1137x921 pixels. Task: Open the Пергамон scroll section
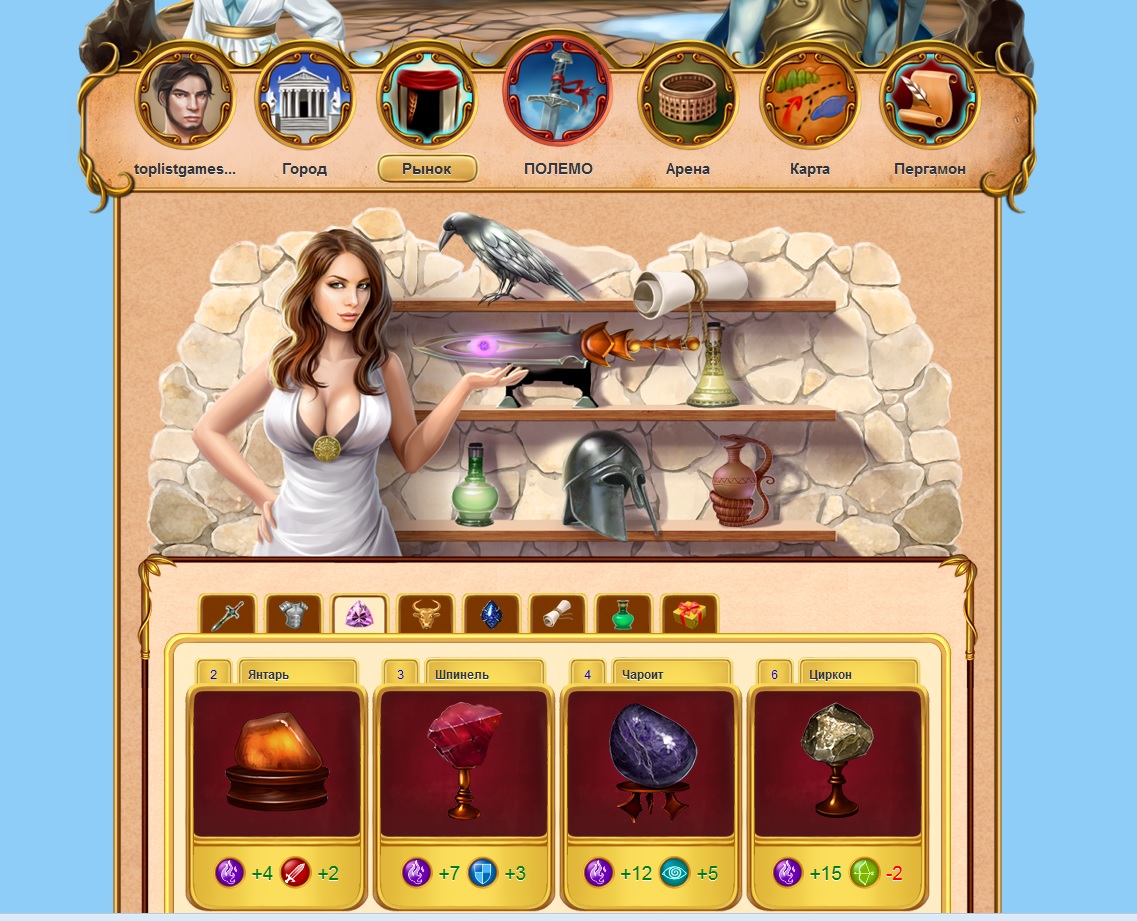929,99
